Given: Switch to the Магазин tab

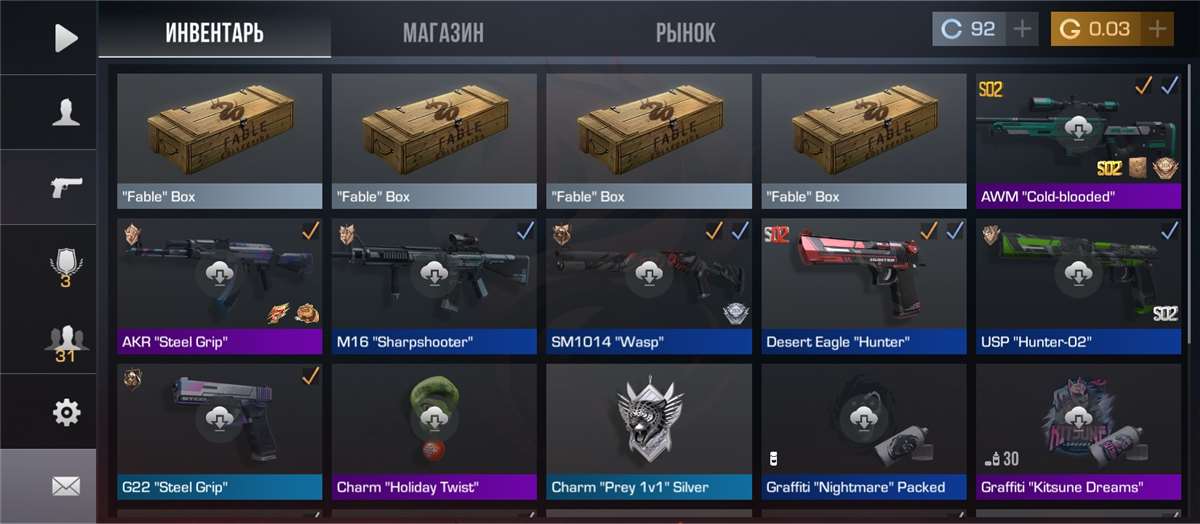Looking at the screenshot, I should (x=443, y=33).
